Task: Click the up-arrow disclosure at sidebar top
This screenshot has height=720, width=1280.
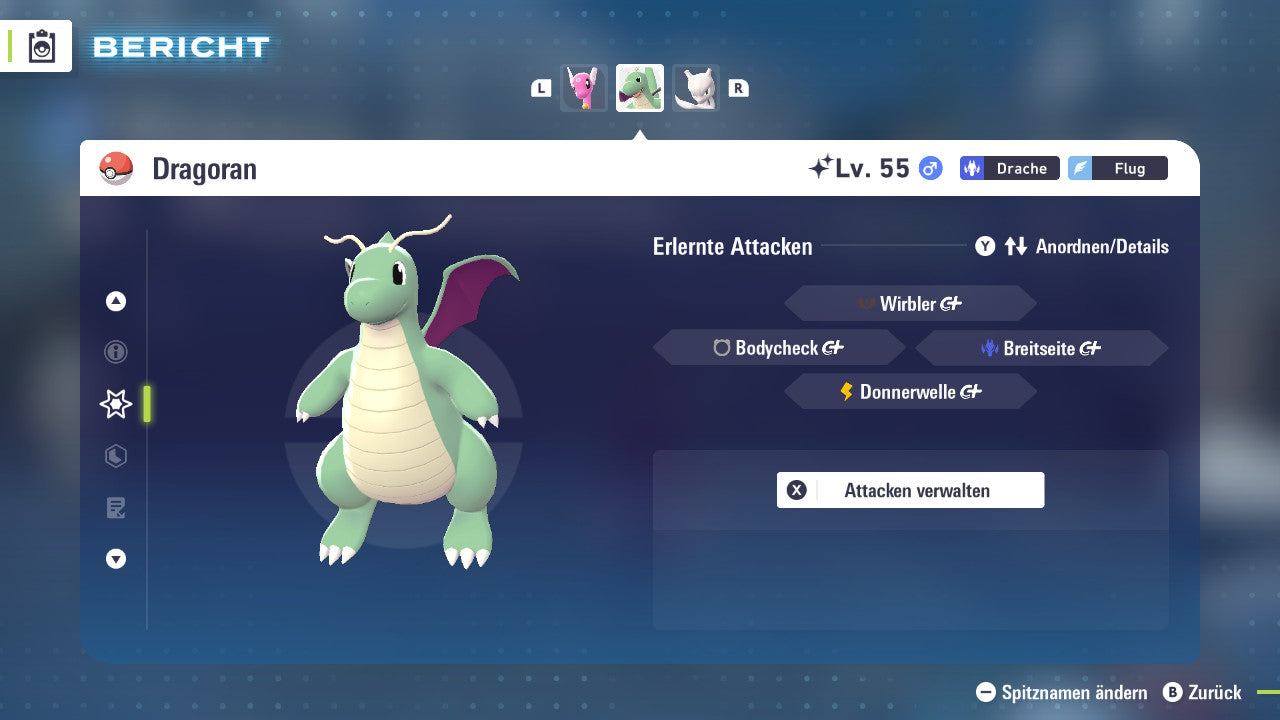Action: point(115,301)
